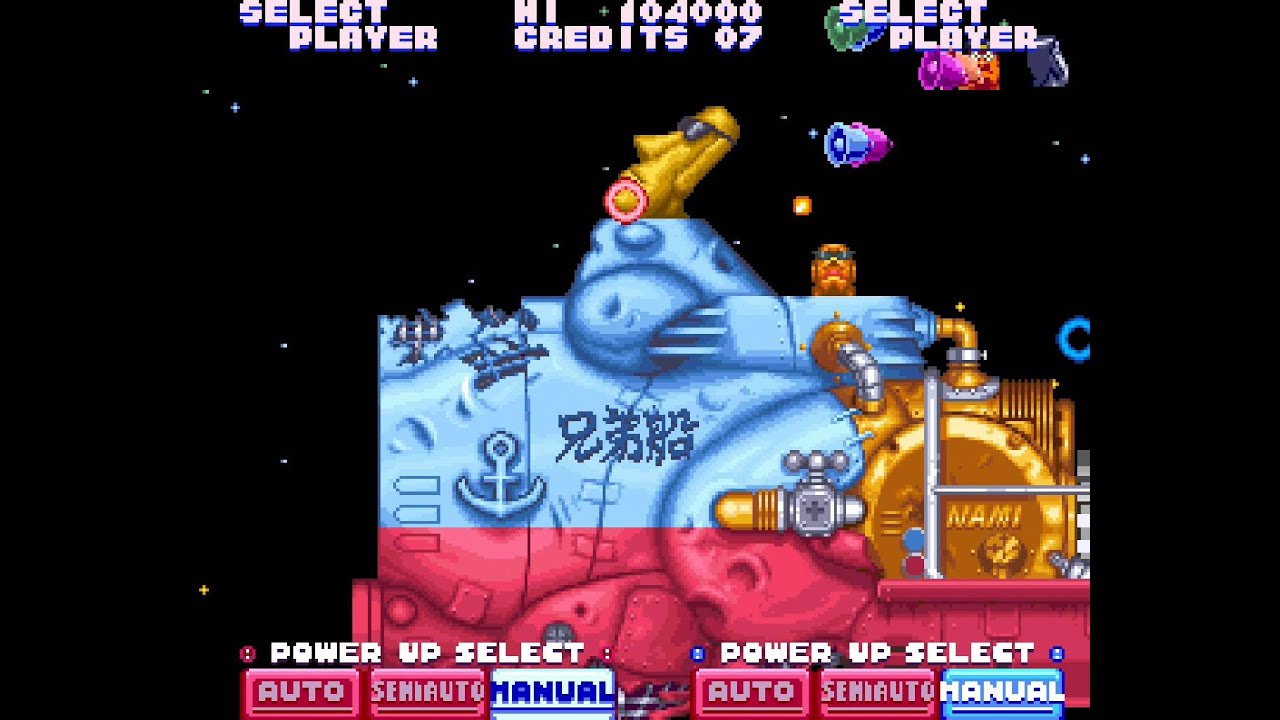The width and height of the screenshot is (1280, 720).
Task: Pick player two's MANUAL power-up mode
Action: pos(1003,692)
